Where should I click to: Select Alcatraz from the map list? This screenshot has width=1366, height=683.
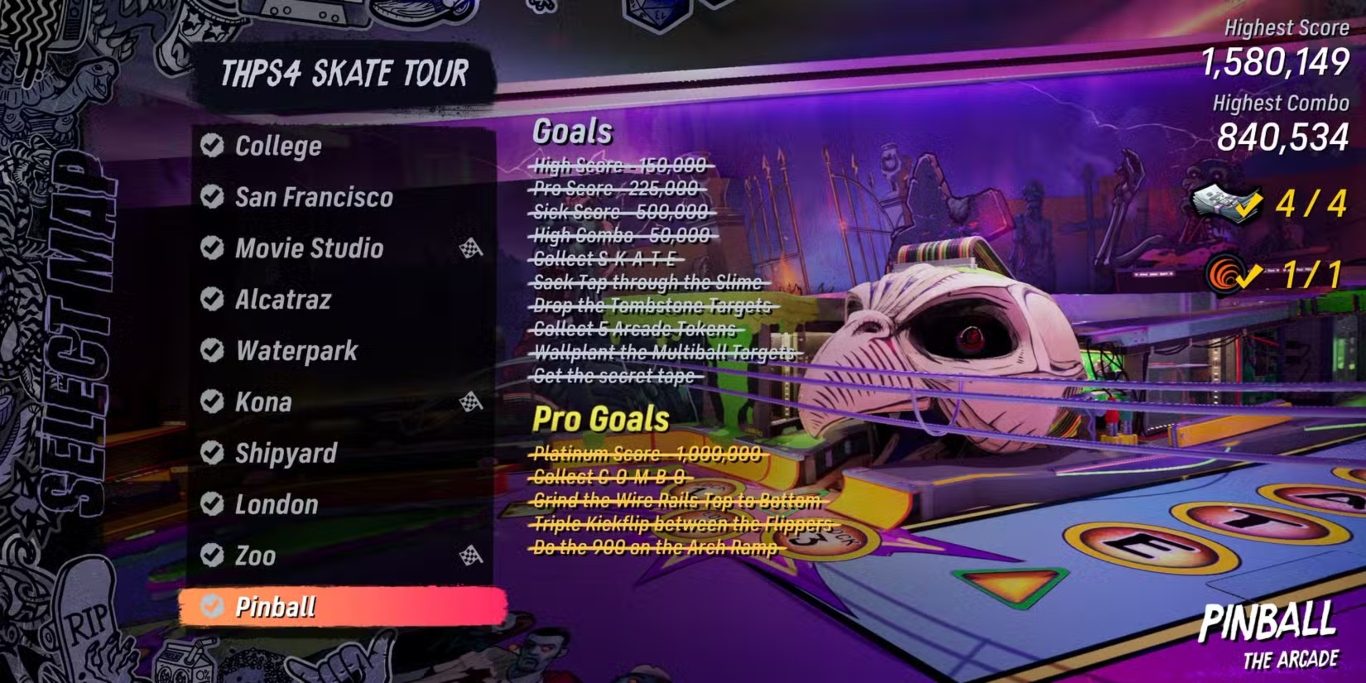point(283,299)
